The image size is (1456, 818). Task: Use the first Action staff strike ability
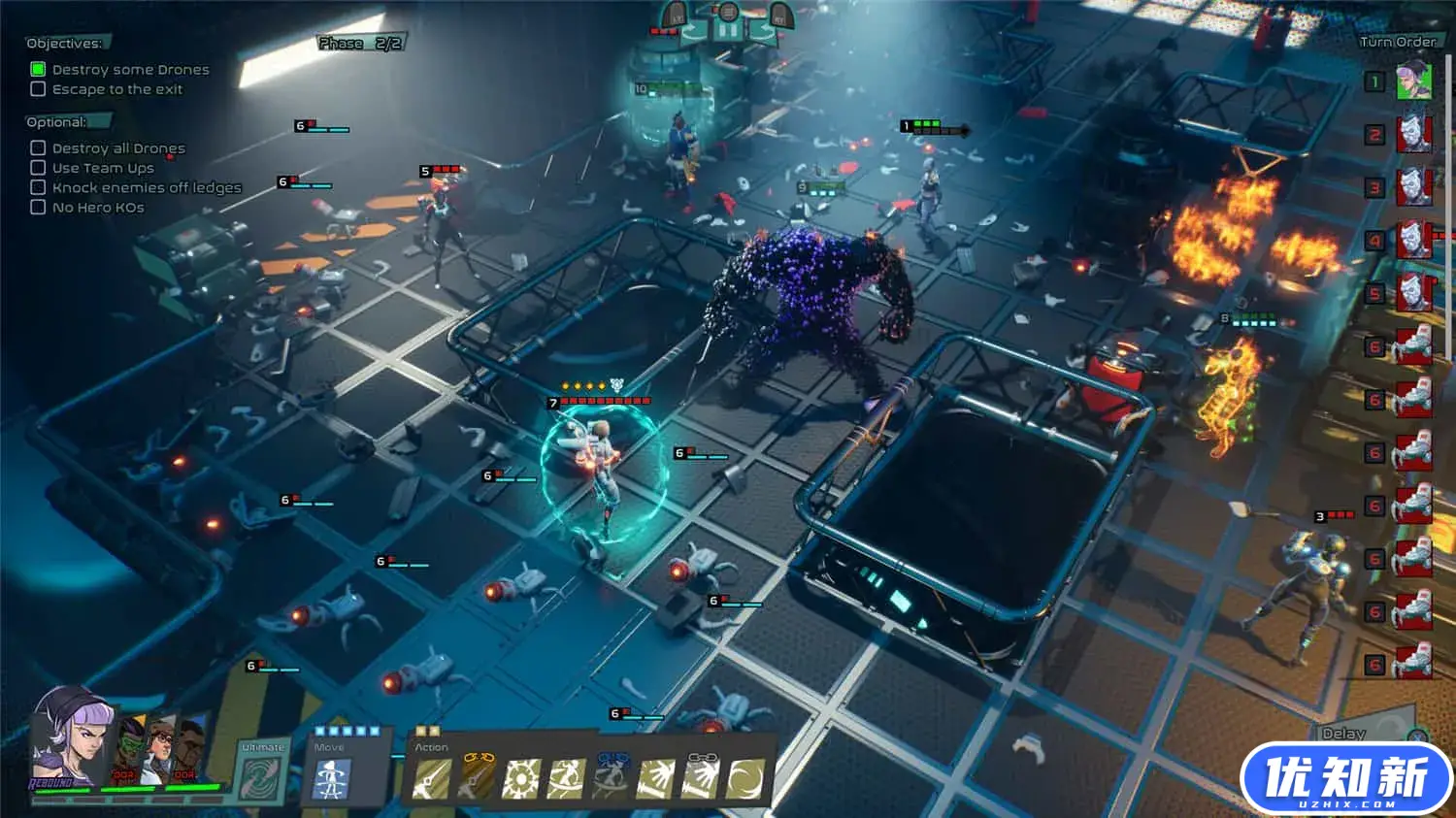click(x=432, y=778)
